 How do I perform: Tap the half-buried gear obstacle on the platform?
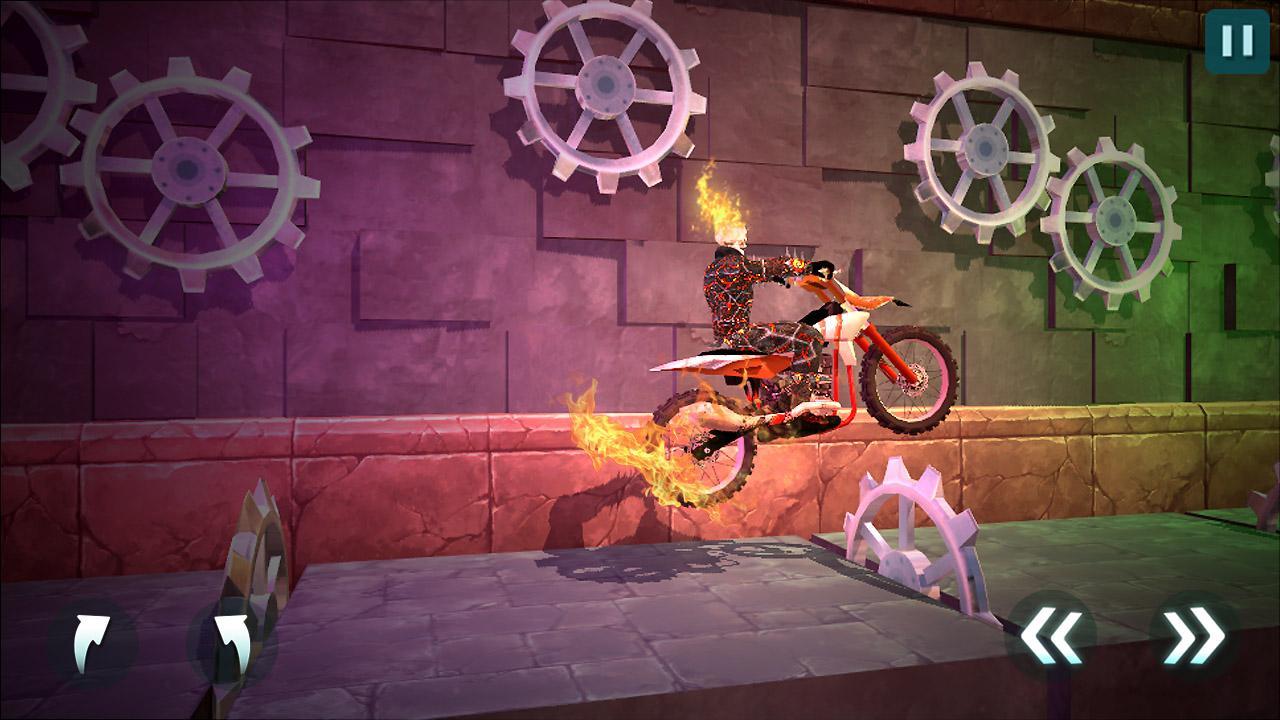910,530
